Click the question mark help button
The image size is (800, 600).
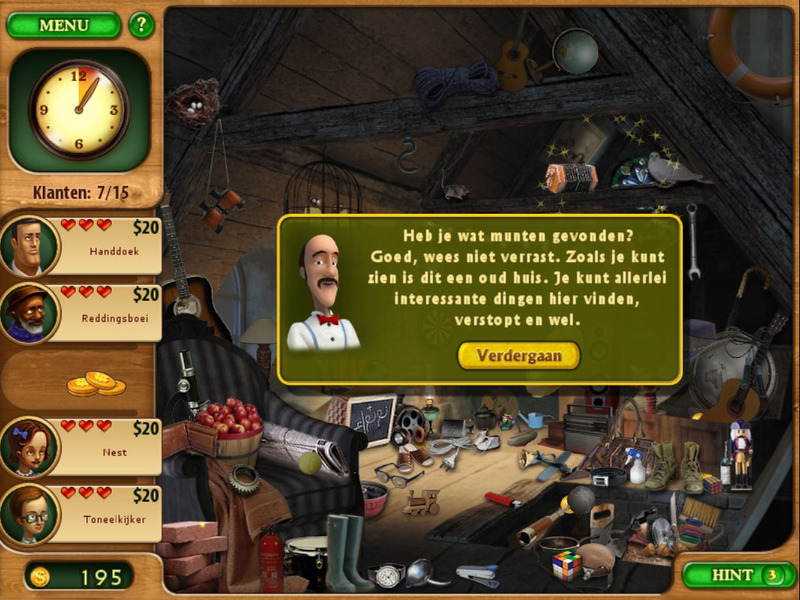coord(141,24)
